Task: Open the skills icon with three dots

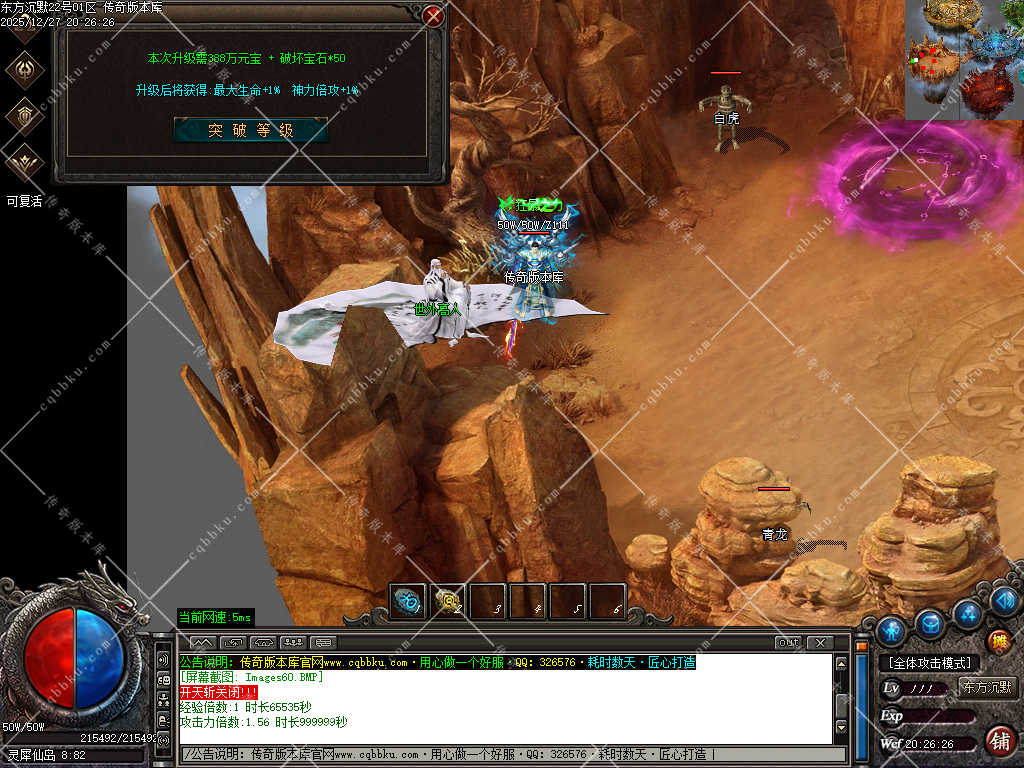Action: tap(967, 612)
